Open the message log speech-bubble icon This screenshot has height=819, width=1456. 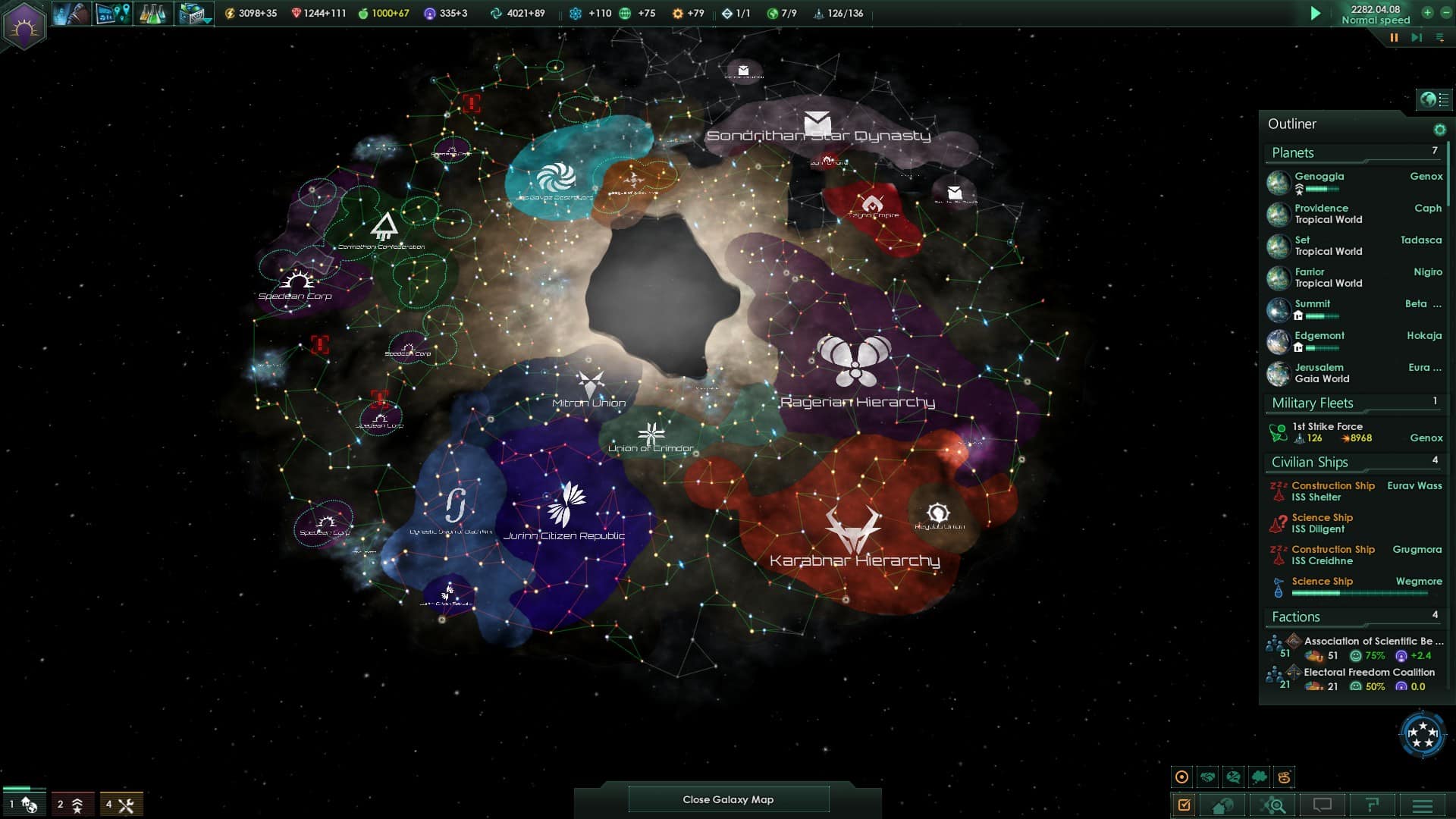click(1324, 803)
